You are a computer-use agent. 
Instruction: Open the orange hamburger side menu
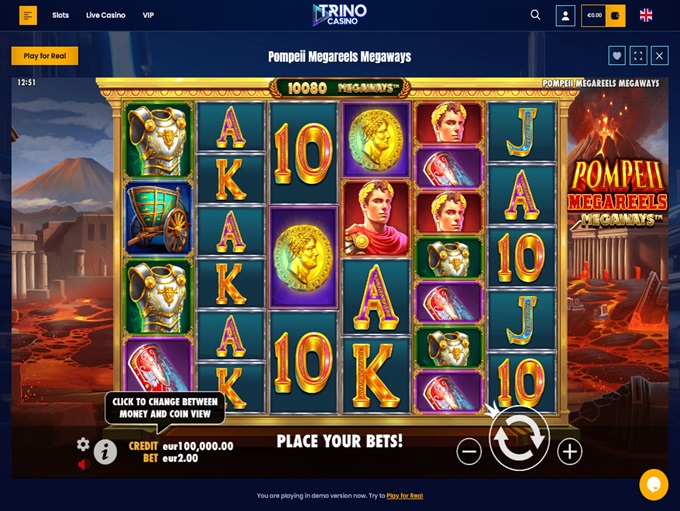pos(28,16)
